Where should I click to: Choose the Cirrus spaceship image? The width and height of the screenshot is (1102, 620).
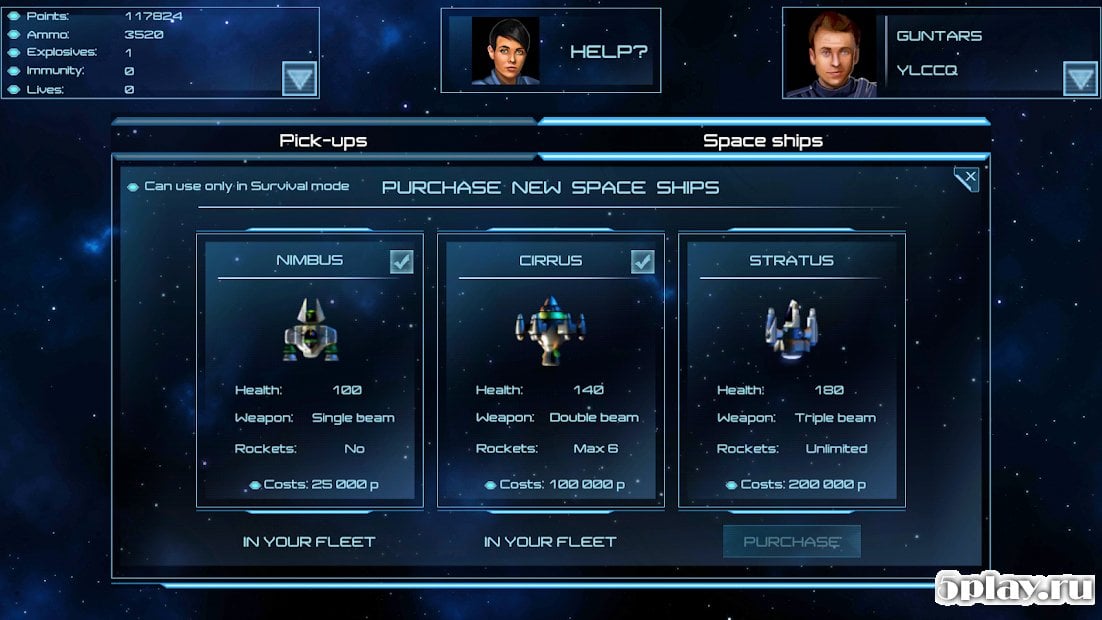click(x=551, y=331)
